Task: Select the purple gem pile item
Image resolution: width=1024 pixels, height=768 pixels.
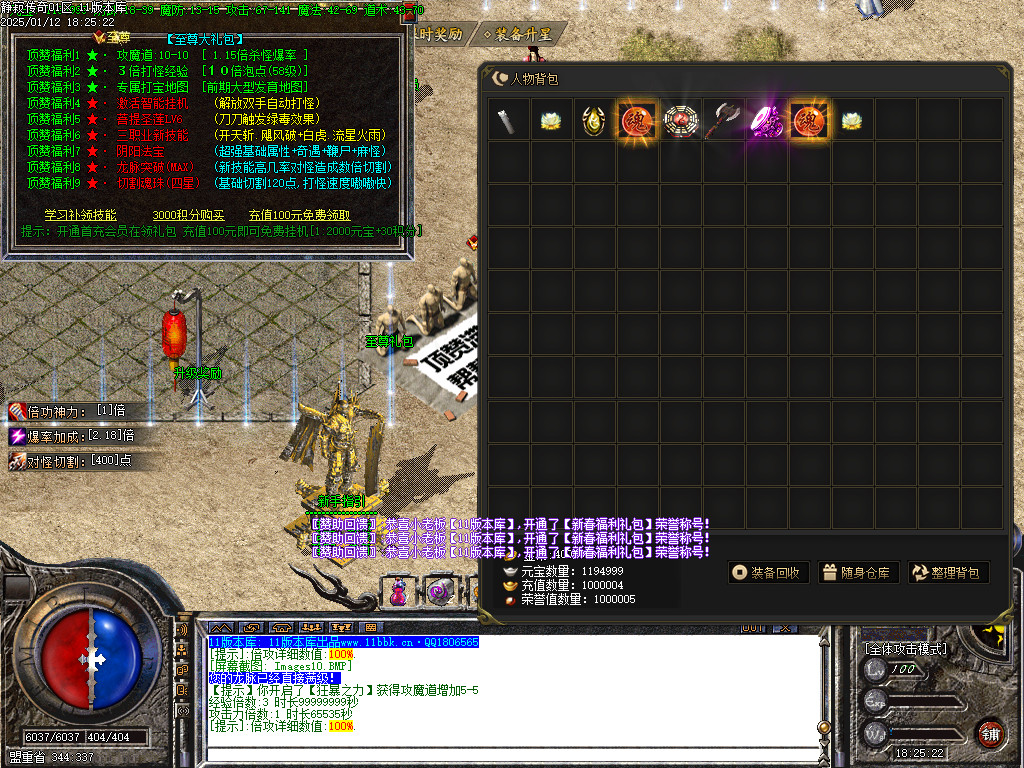Action: [765, 121]
